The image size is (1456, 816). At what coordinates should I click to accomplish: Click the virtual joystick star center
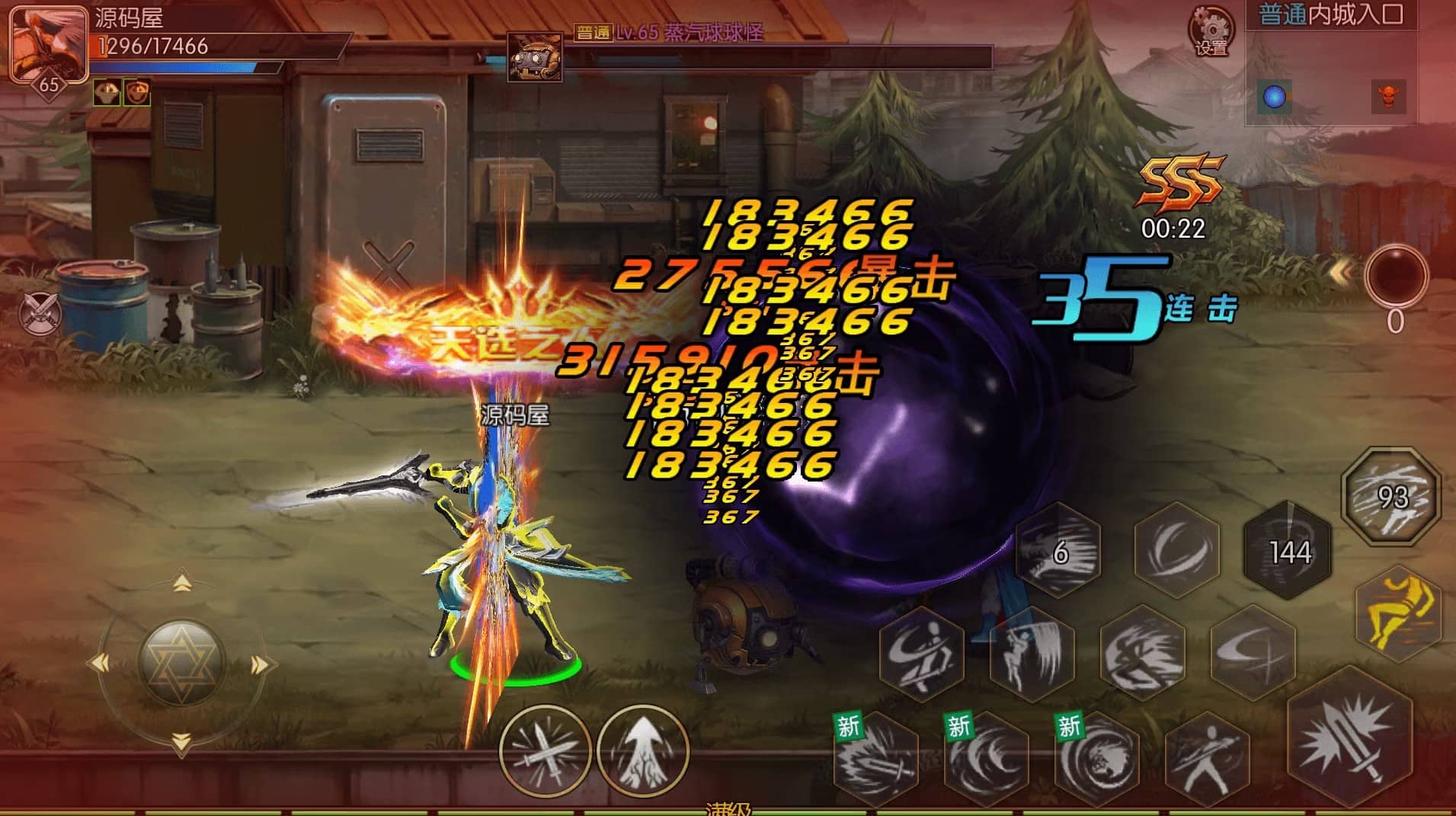click(181, 661)
